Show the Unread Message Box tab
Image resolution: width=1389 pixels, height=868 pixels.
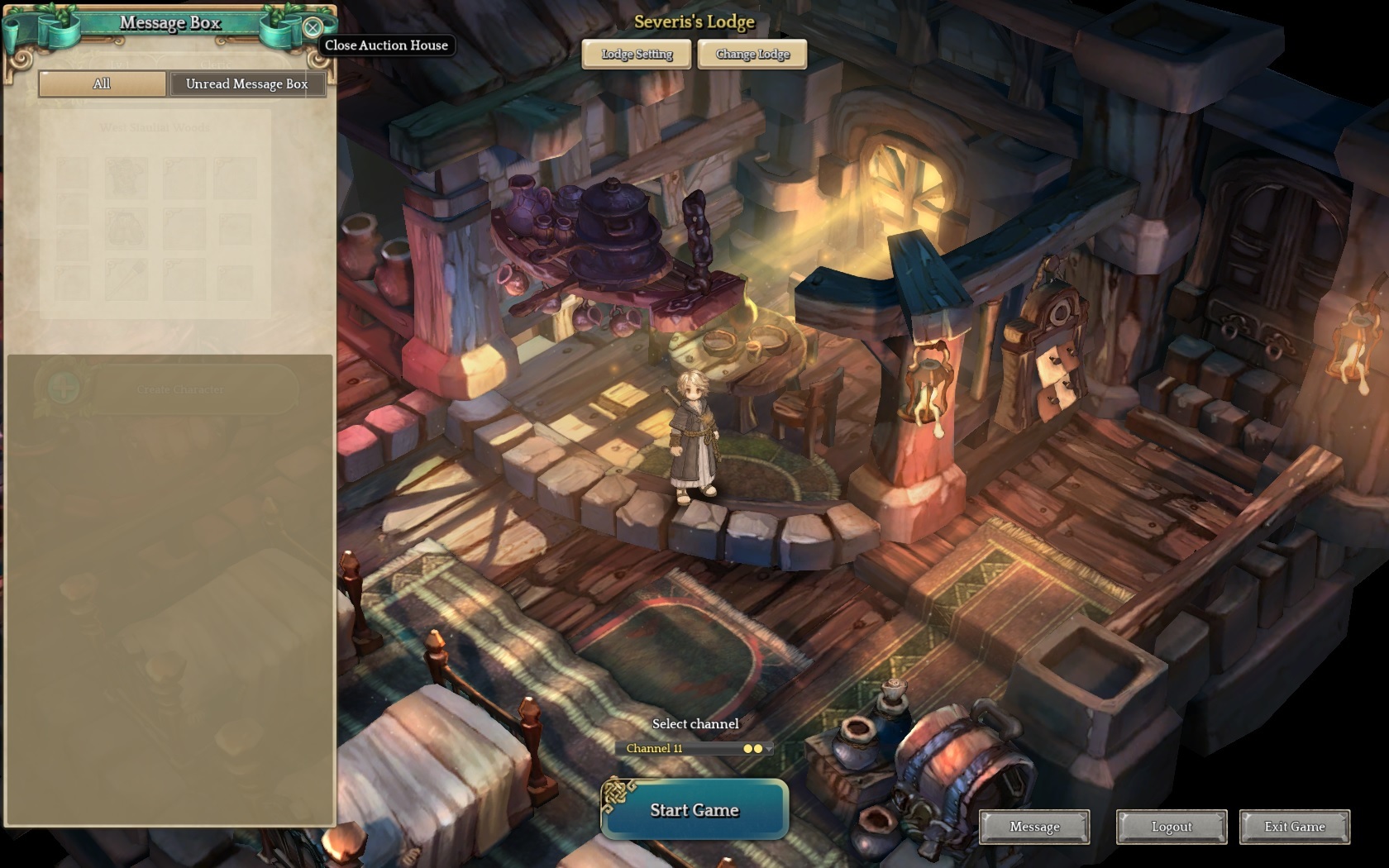click(x=246, y=83)
